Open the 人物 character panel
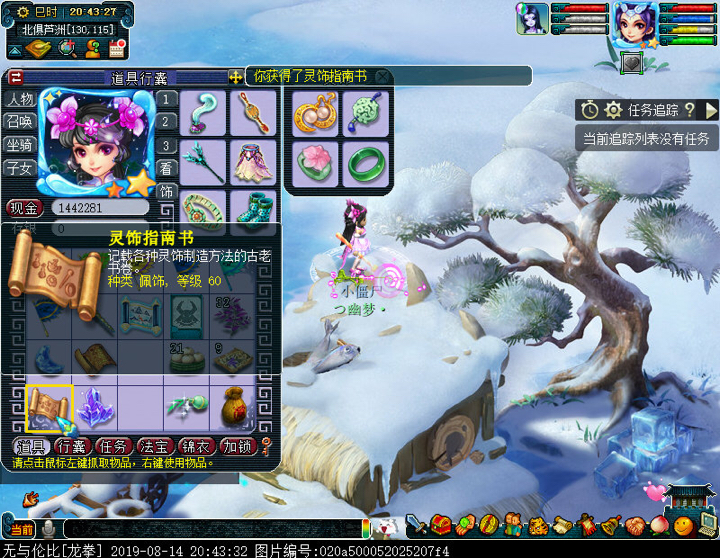 coord(20,99)
